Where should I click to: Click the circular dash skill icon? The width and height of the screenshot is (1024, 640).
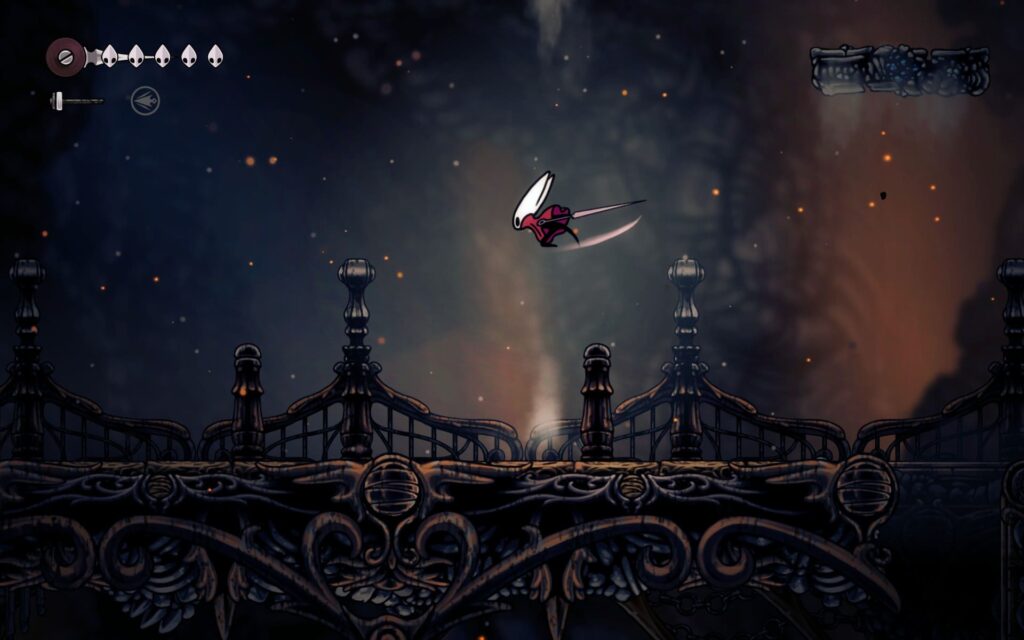145,100
